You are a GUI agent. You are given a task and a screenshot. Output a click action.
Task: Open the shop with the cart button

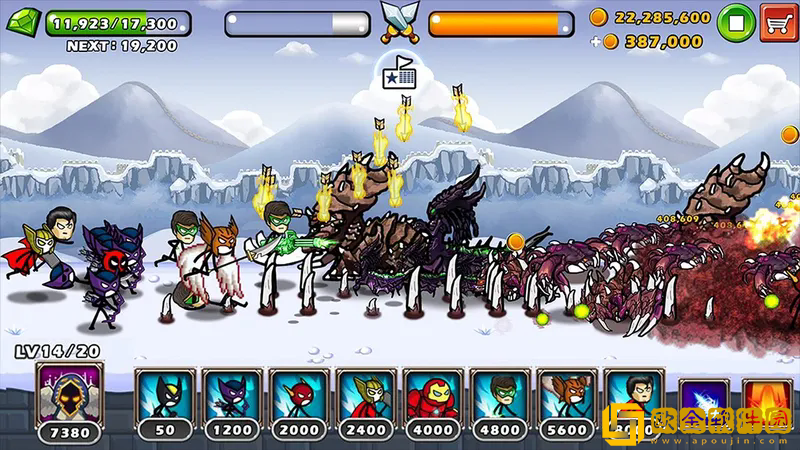778,21
